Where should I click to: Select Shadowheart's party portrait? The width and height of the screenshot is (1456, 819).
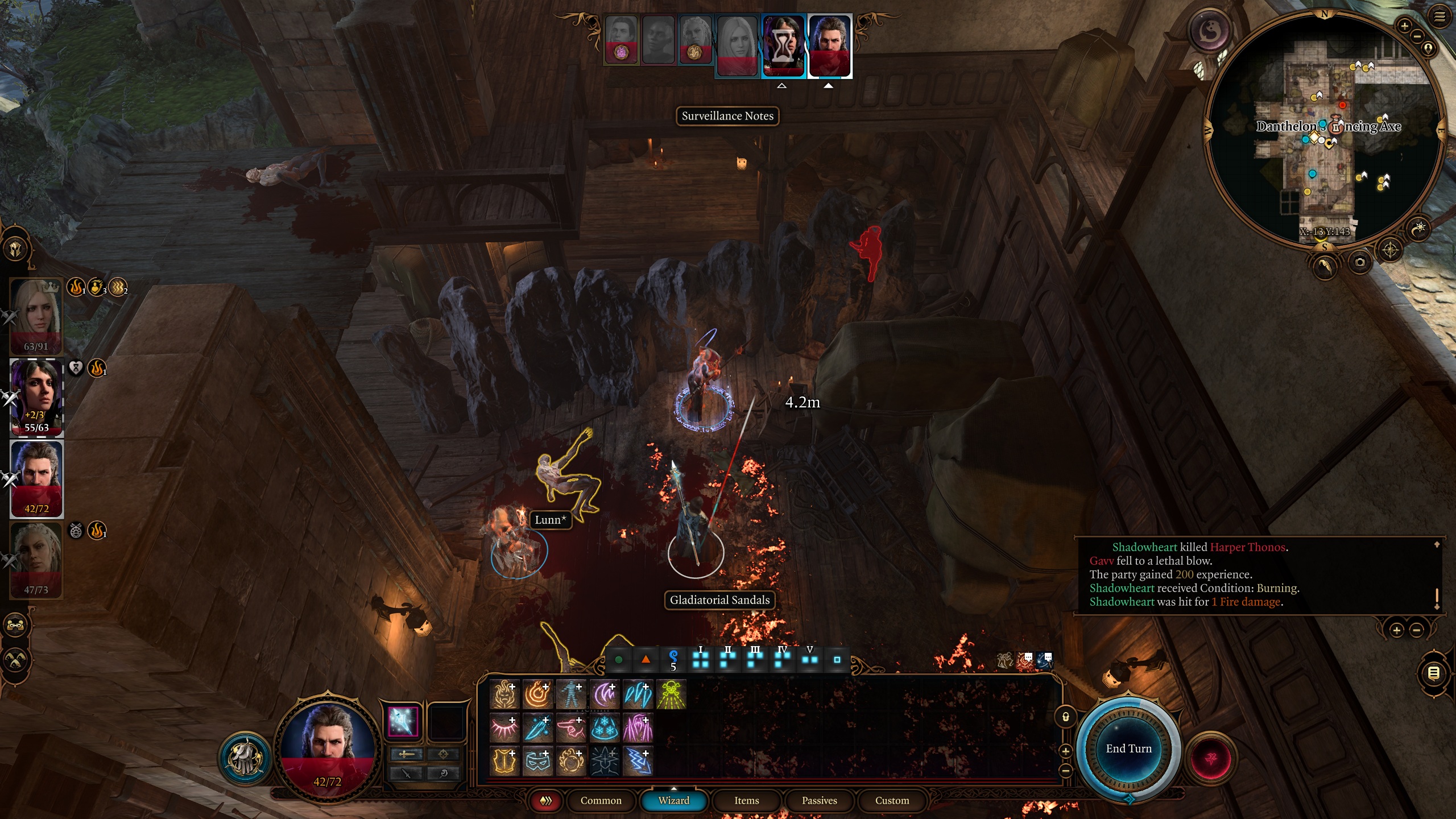[36, 397]
